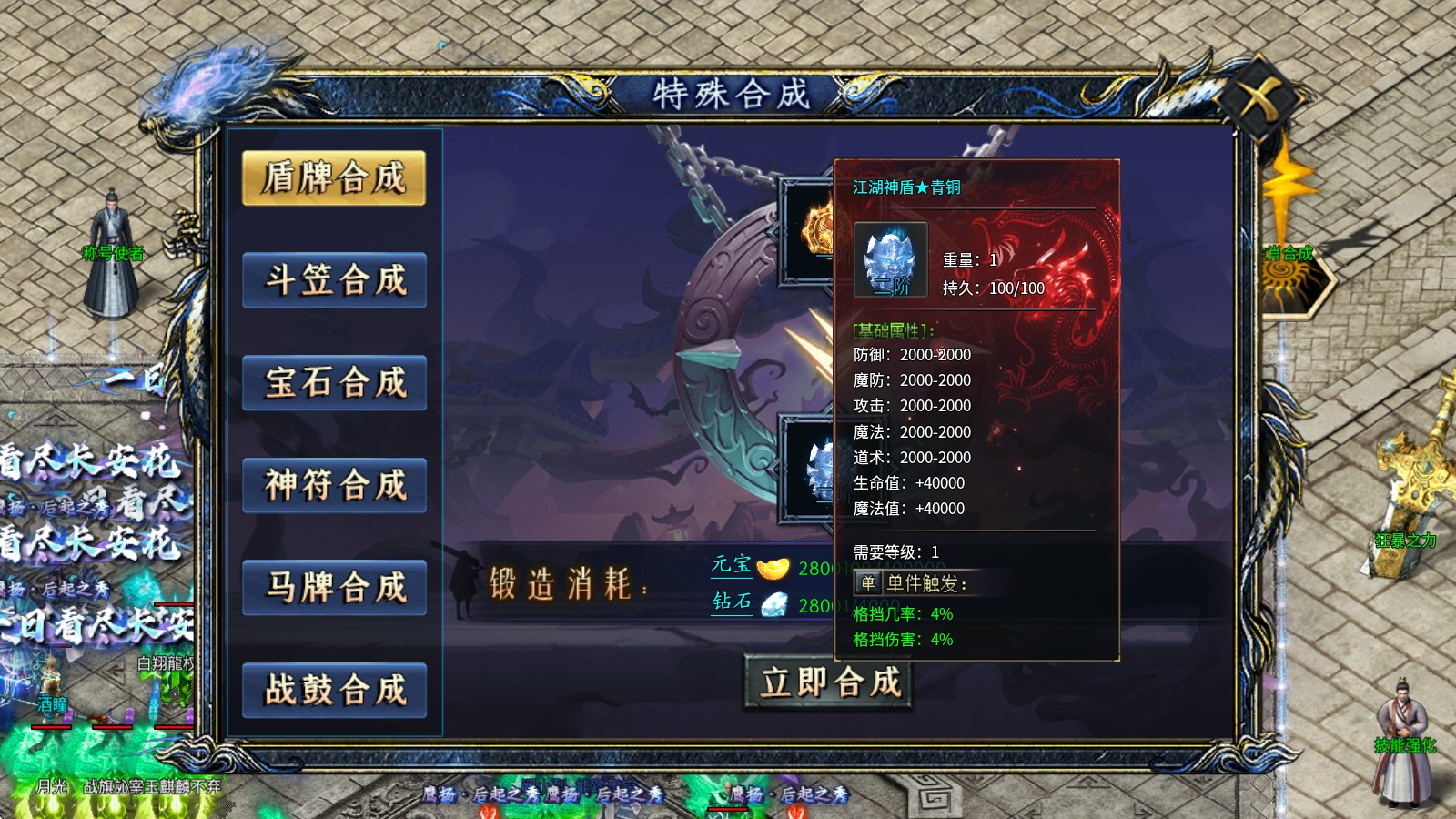Open the 战鼓合成 tab
1456x819 pixels.
click(334, 691)
